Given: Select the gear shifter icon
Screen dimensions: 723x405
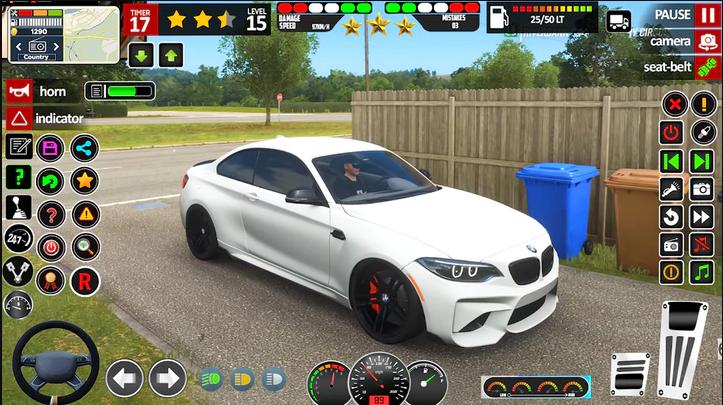Looking at the screenshot, I should point(18,209).
